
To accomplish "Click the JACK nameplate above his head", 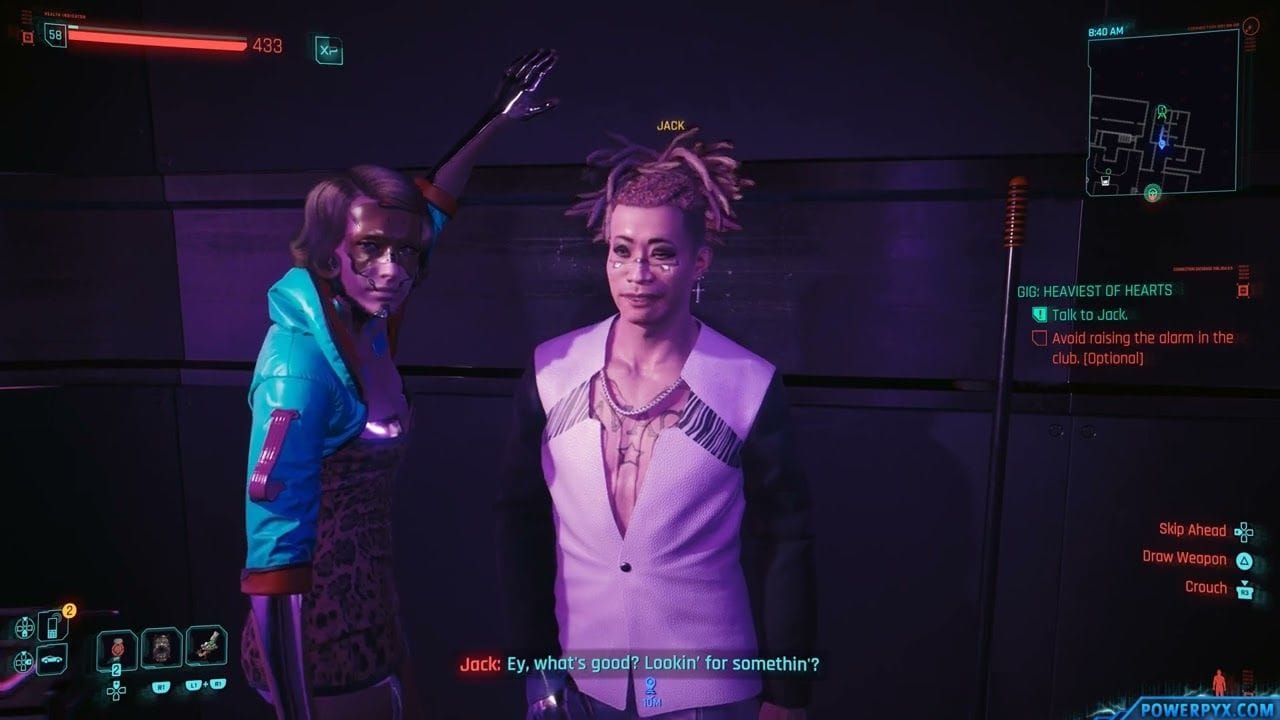I will coord(672,124).
